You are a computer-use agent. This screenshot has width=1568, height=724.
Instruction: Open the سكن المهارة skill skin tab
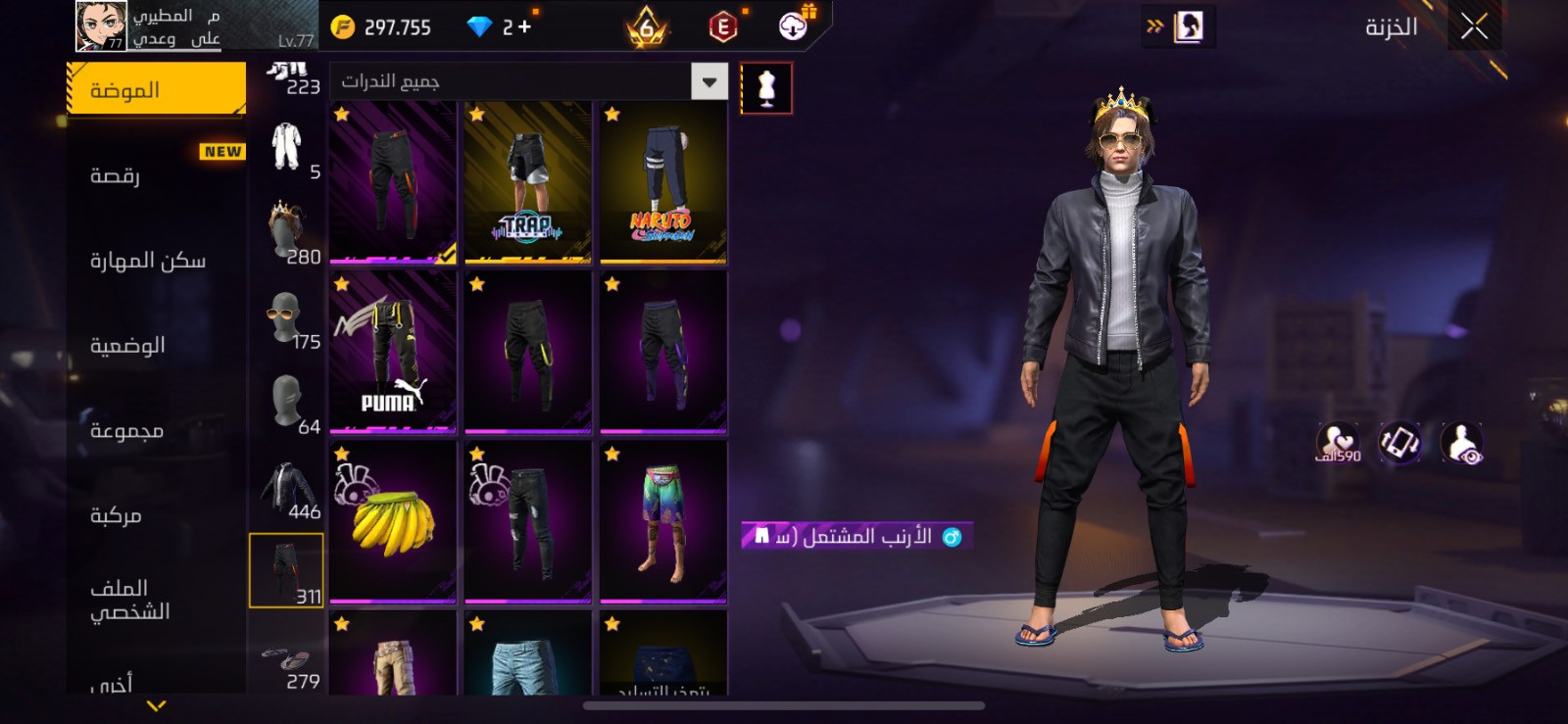click(157, 261)
